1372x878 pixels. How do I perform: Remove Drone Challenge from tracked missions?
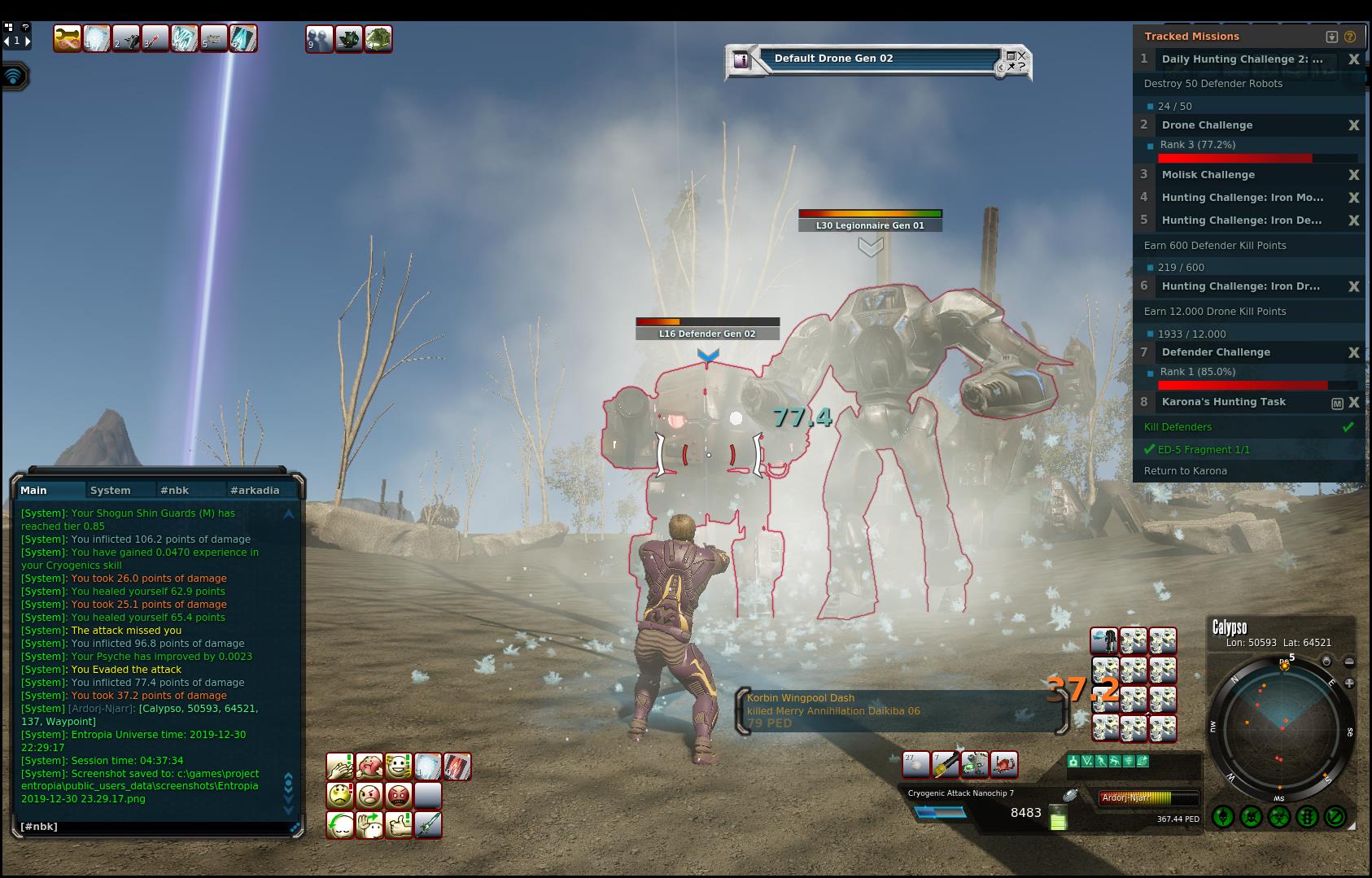[x=1353, y=125]
